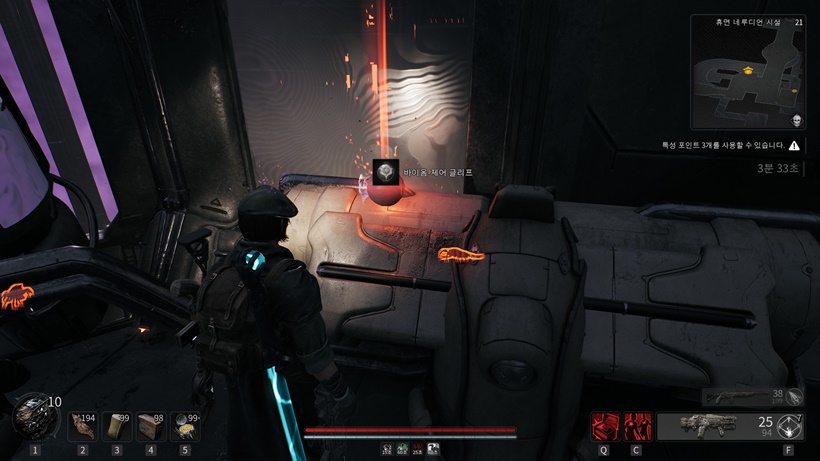The width and height of the screenshot is (820, 461).
Task: Use the consumable with 194 count
Action: (83, 426)
